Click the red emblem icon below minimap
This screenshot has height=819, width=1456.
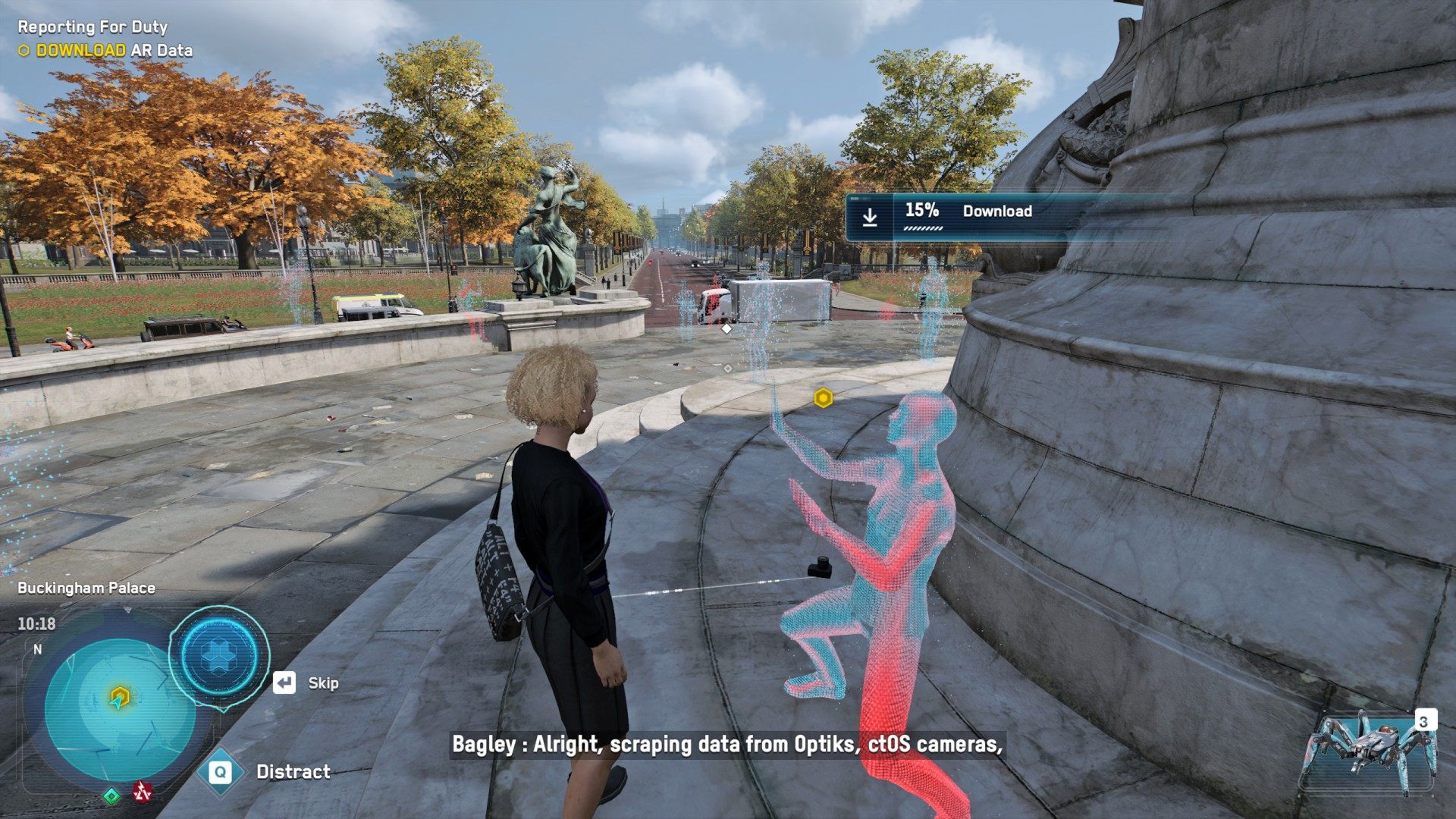tap(142, 792)
